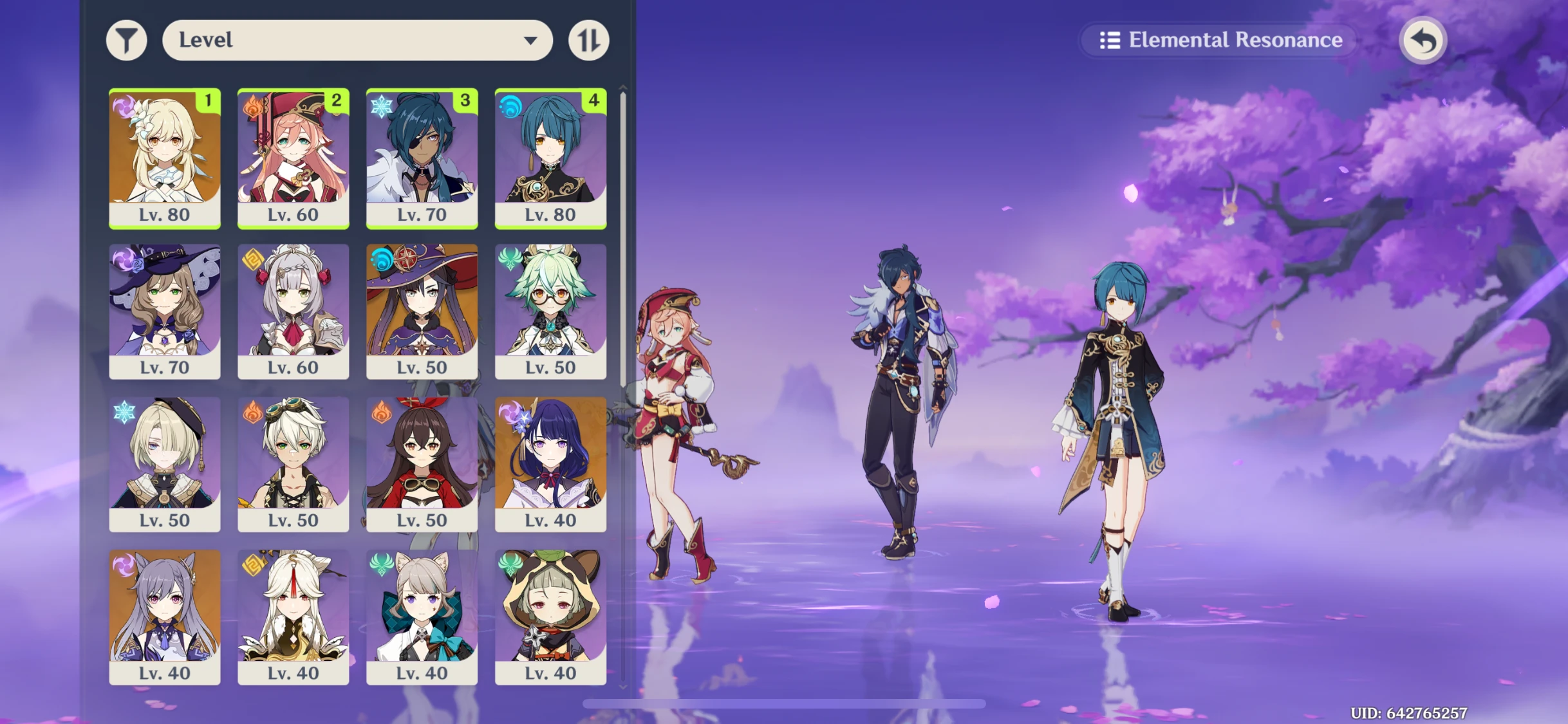Select Sayu at the bottom row
The width and height of the screenshot is (1568, 724).
[550, 617]
